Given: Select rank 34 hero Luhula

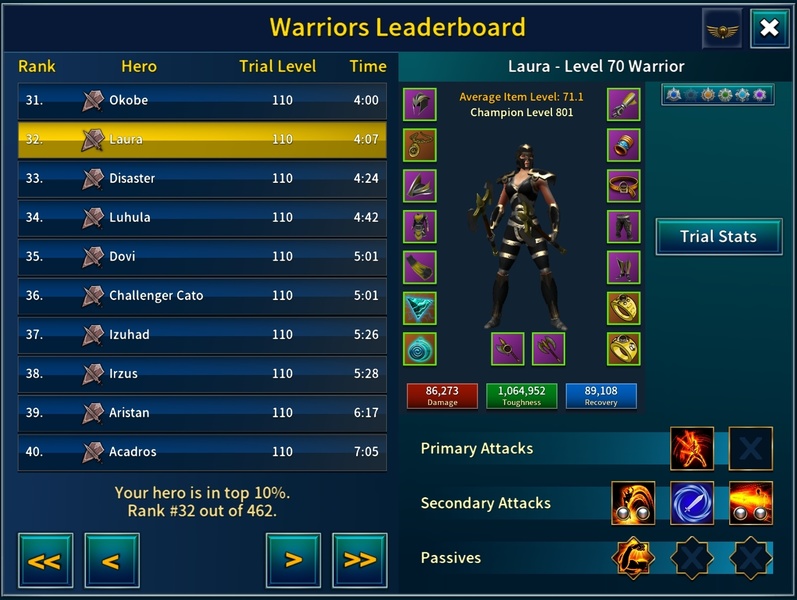Looking at the screenshot, I should [x=202, y=217].
